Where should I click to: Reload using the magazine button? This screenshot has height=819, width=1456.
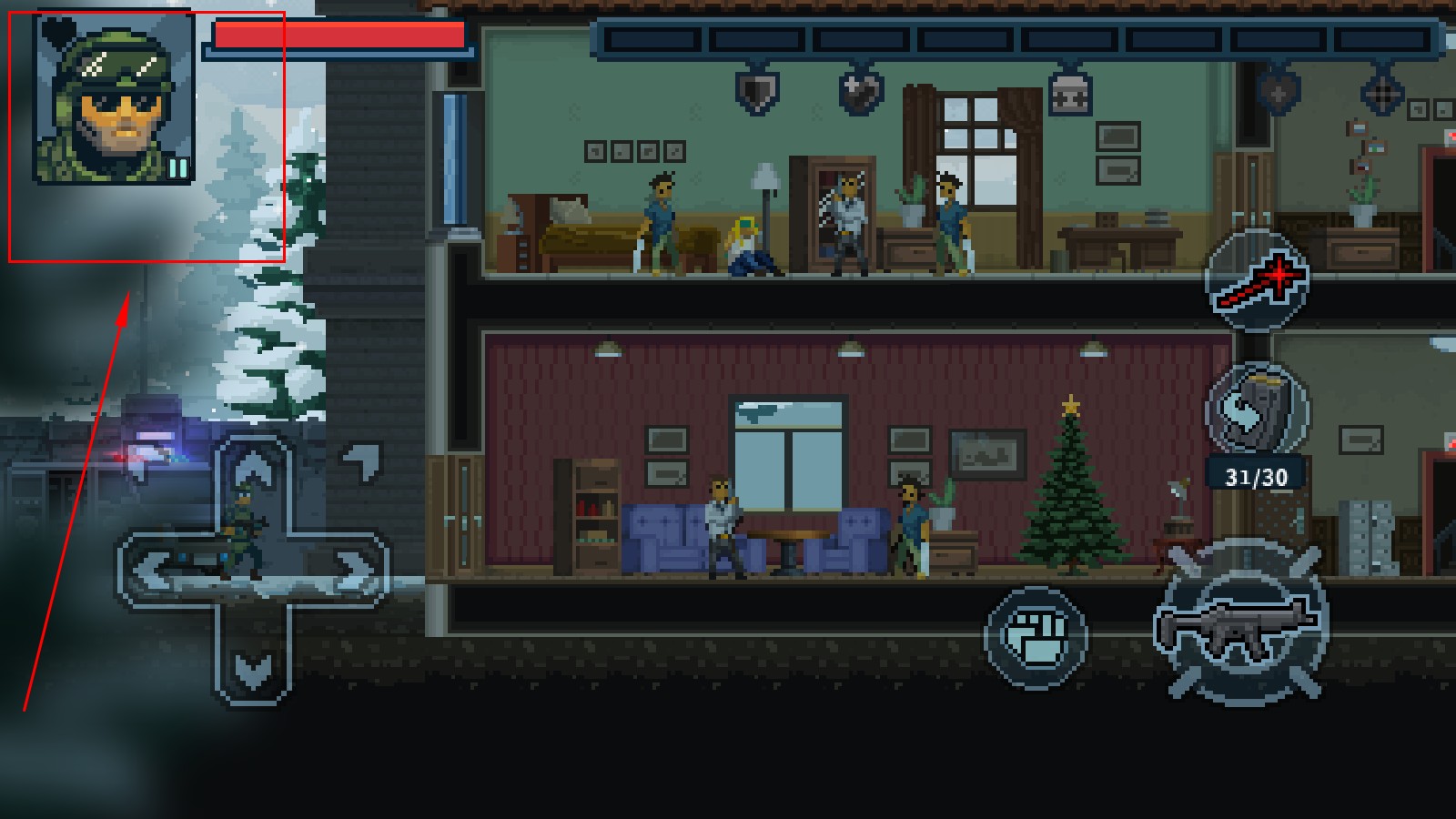tap(1258, 409)
